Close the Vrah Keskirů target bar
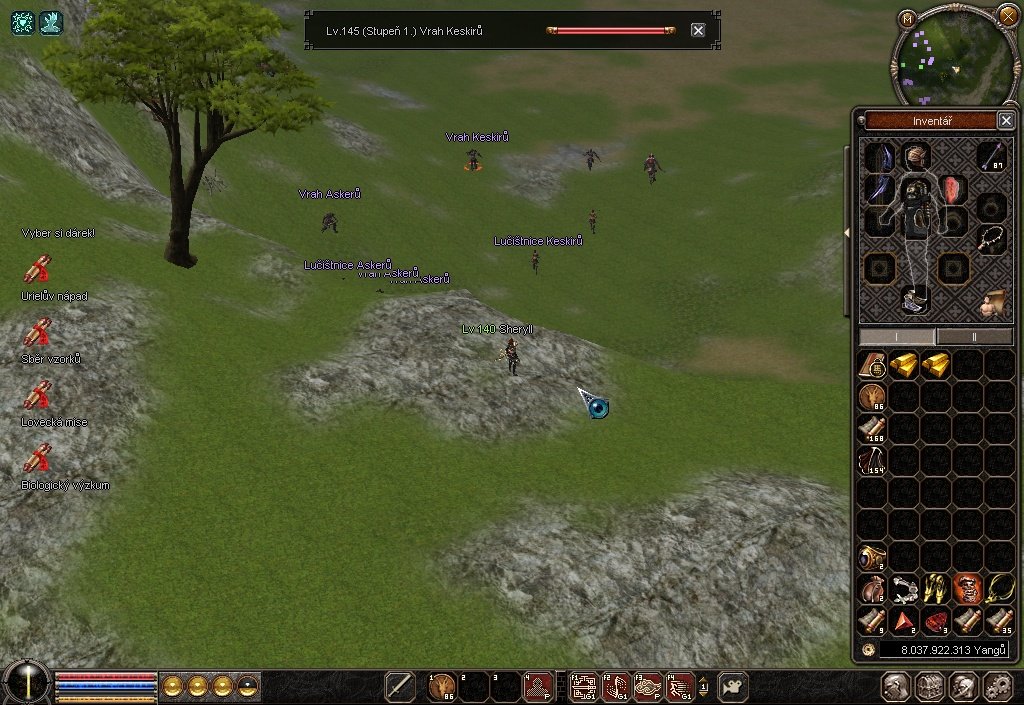Screen dimensions: 1024x705 pyautogui.click(x=698, y=30)
